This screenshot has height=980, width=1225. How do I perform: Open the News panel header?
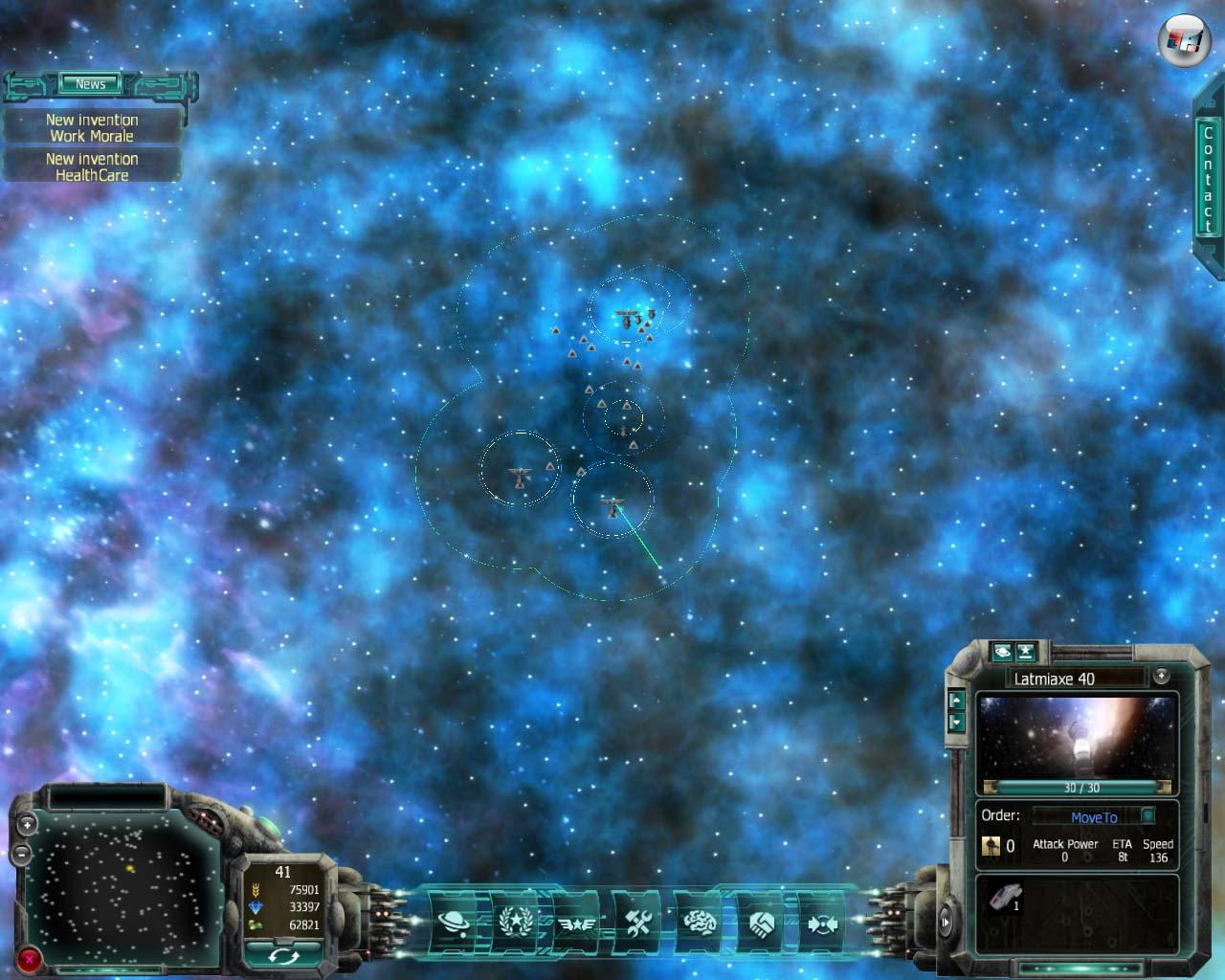(x=91, y=84)
